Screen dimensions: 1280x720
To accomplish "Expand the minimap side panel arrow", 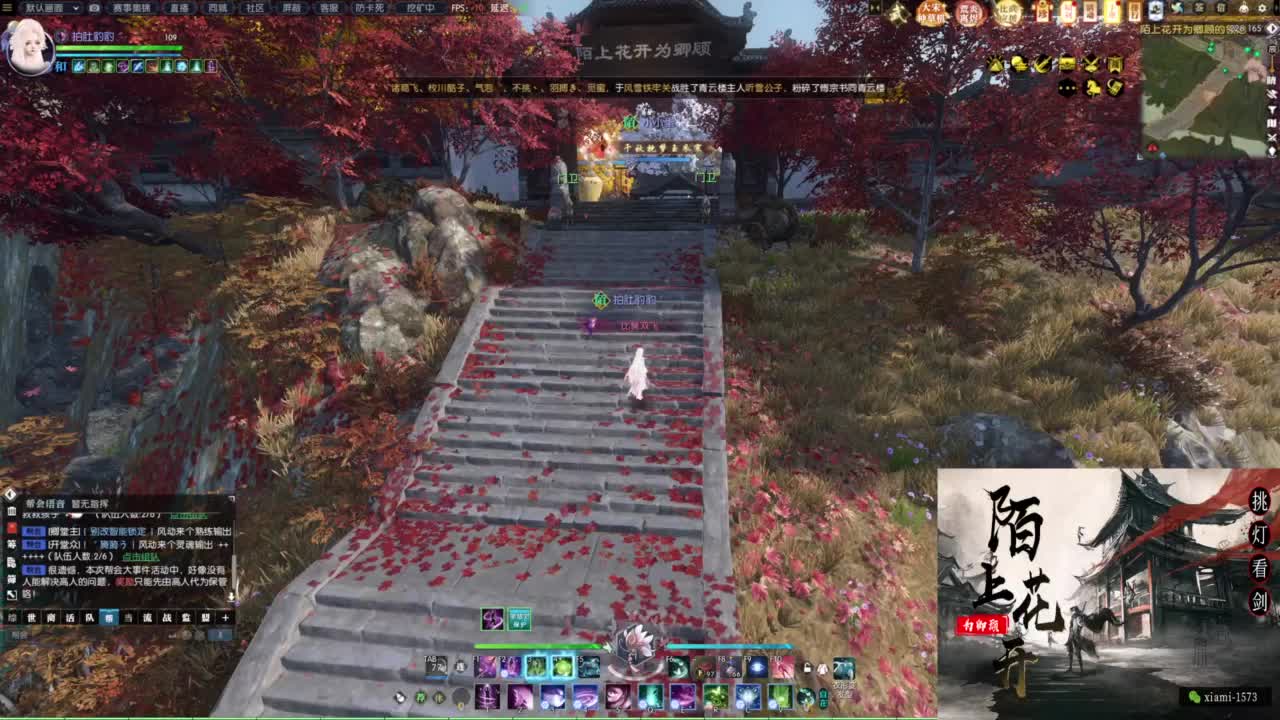I will [1270, 29].
